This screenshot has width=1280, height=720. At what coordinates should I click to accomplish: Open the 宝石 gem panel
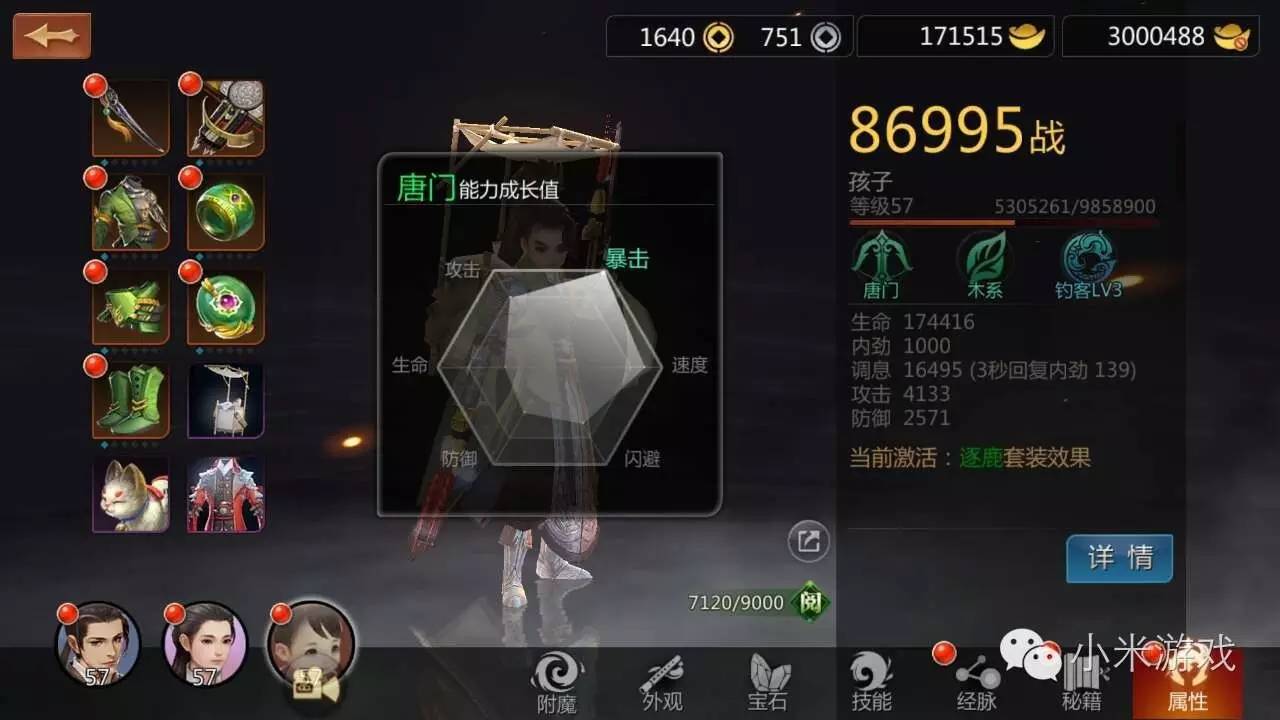[765, 685]
